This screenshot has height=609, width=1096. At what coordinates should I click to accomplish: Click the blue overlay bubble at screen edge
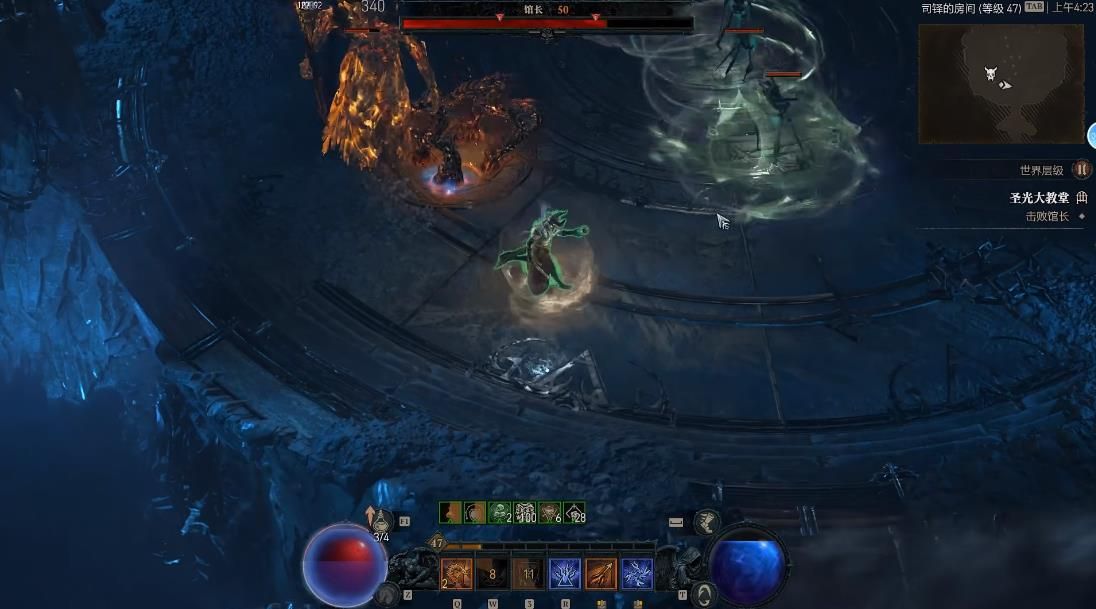point(1091,136)
